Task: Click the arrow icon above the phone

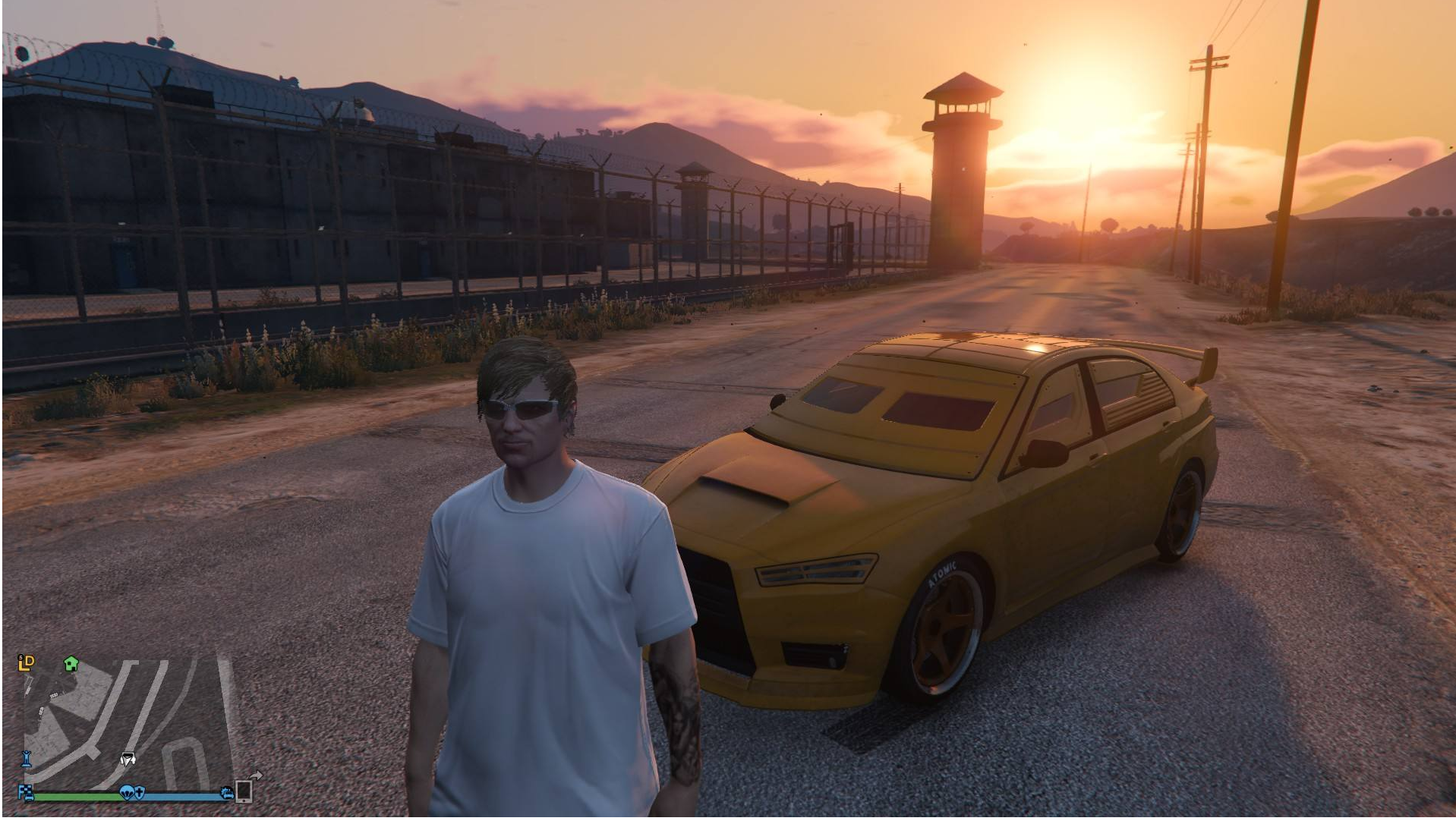Action: click(257, 775)
